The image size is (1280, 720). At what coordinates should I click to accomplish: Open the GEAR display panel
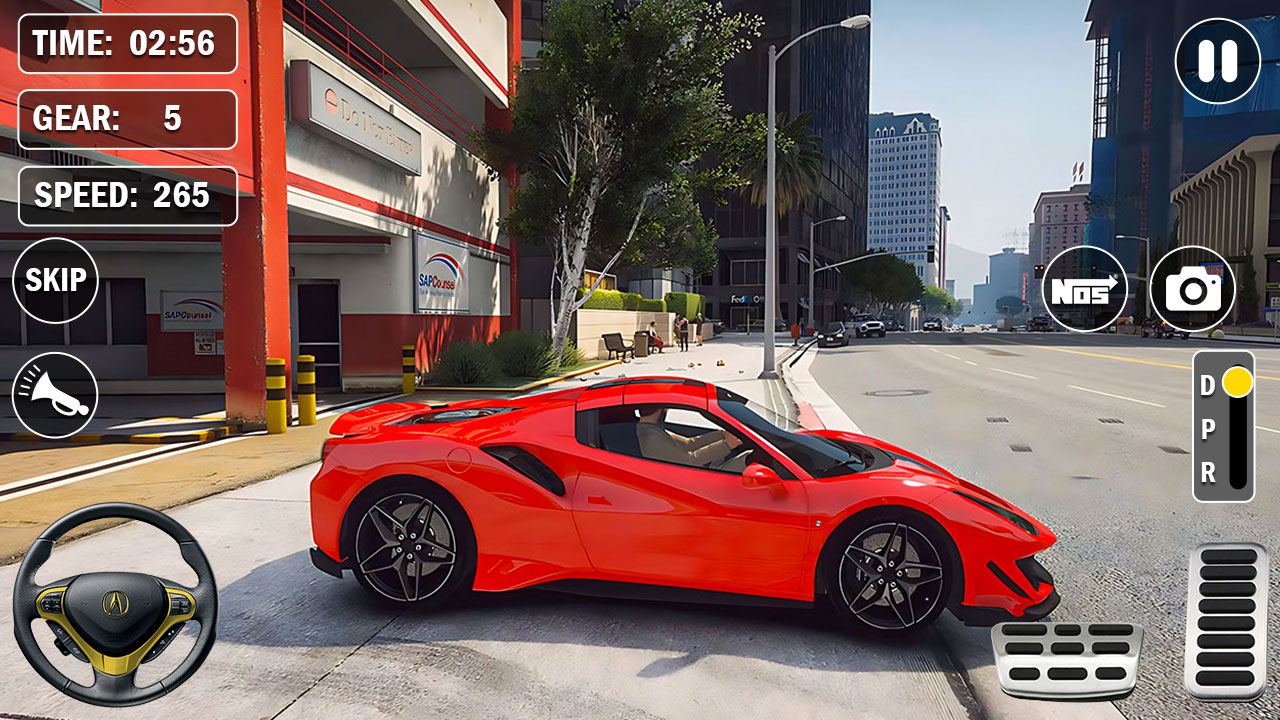127,120
